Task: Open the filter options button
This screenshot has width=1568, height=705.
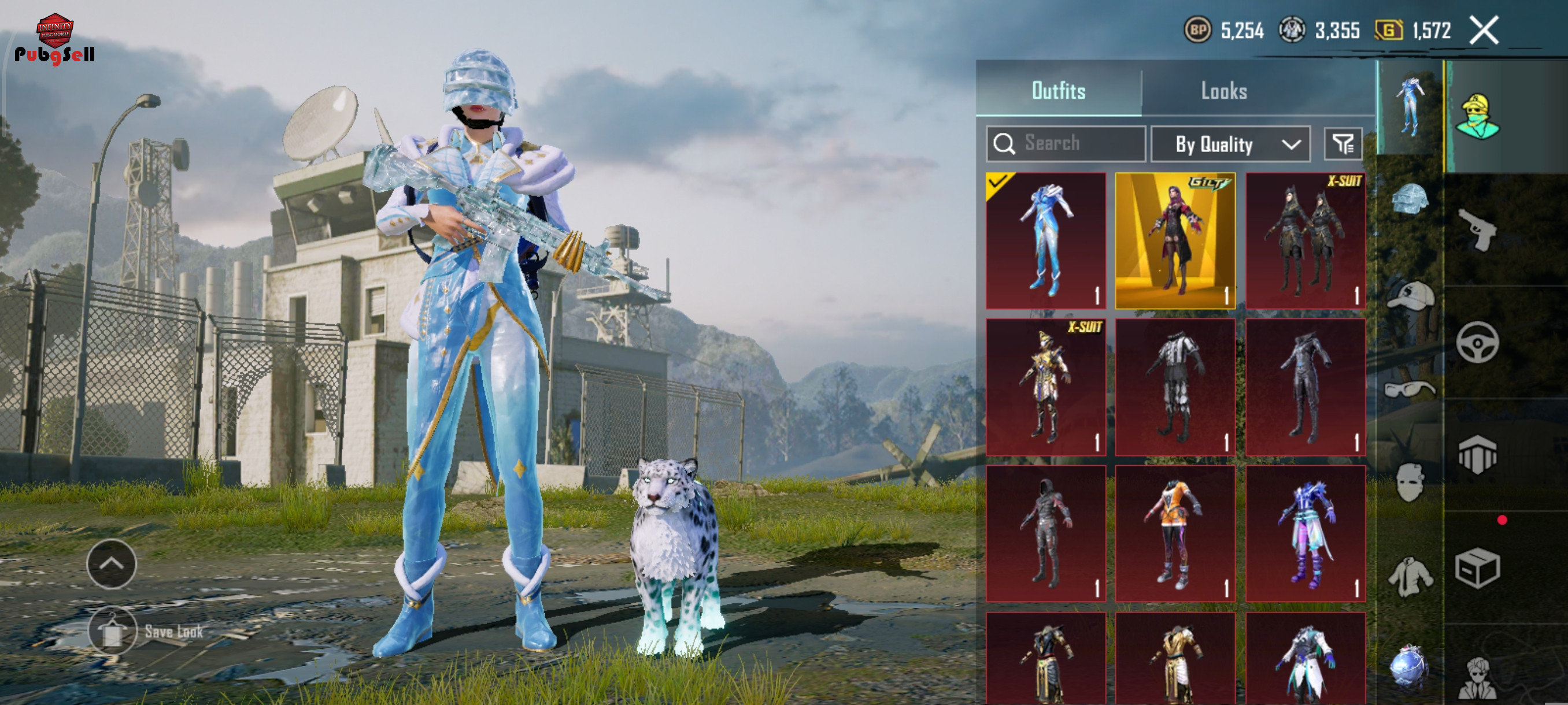Action: pos(1343,144)
